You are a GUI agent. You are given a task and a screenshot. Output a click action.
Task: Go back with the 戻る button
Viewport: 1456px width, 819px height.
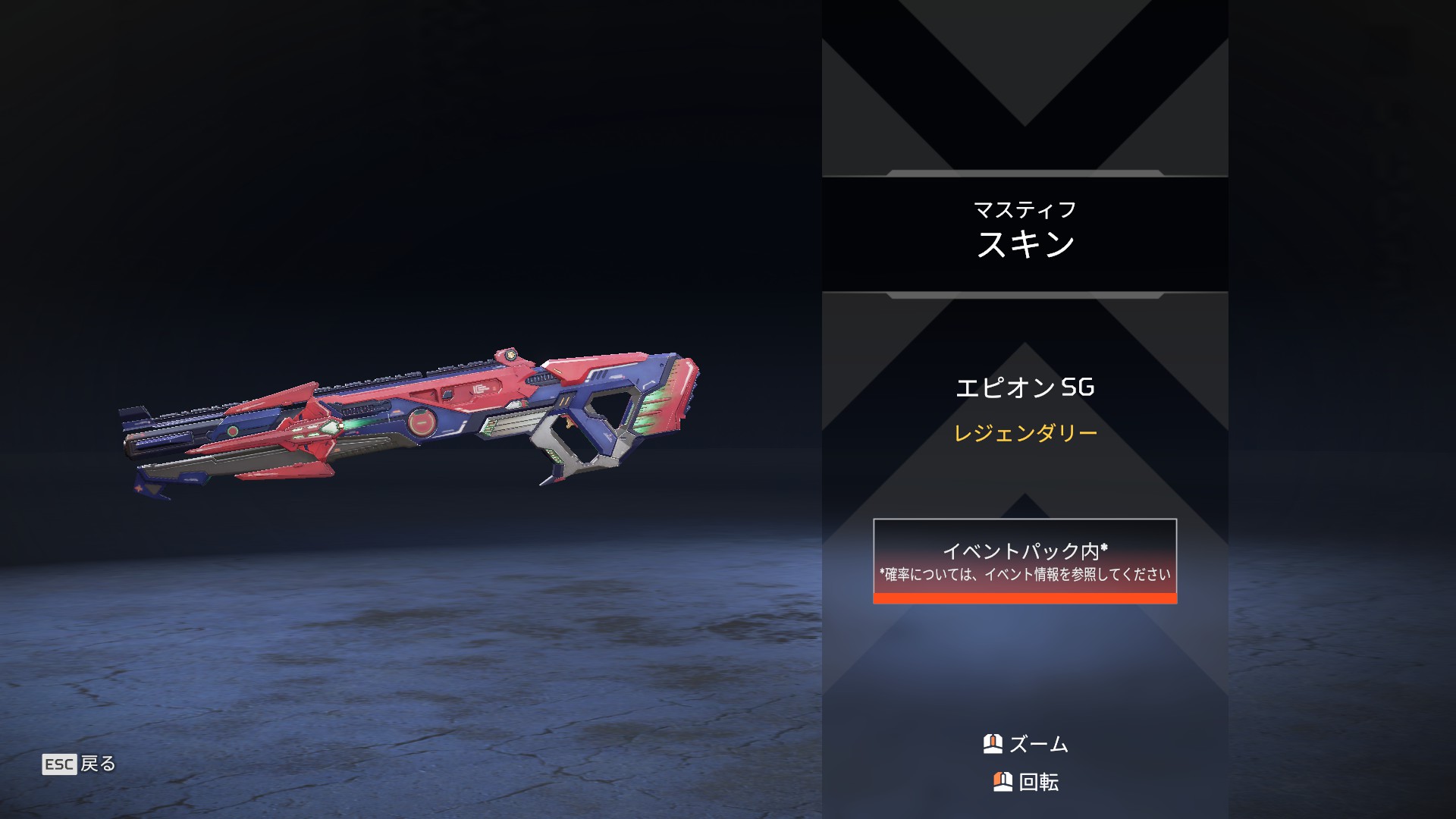pos(80,764)
